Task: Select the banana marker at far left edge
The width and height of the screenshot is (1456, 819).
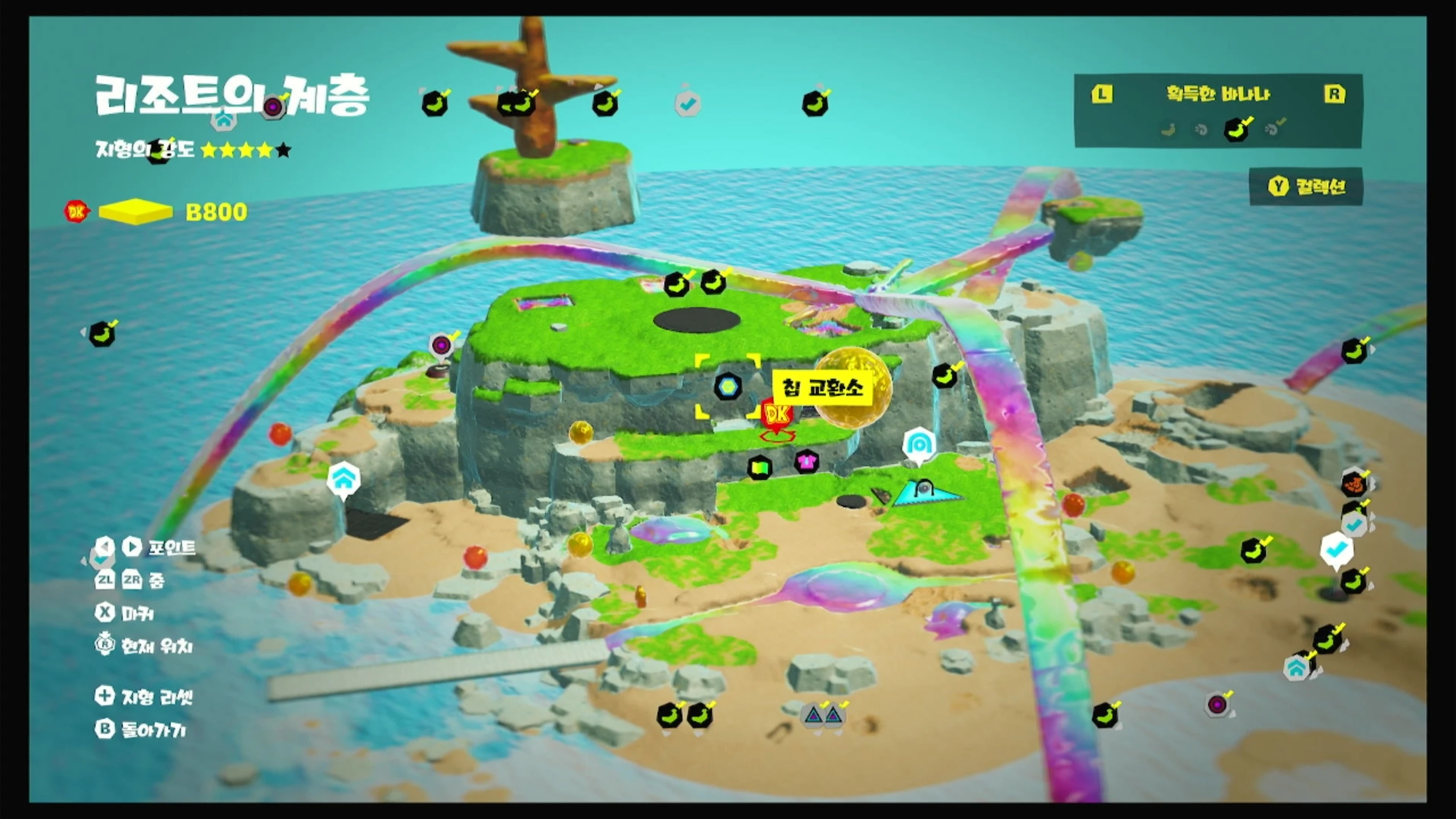Action: [x=102, y=334]
